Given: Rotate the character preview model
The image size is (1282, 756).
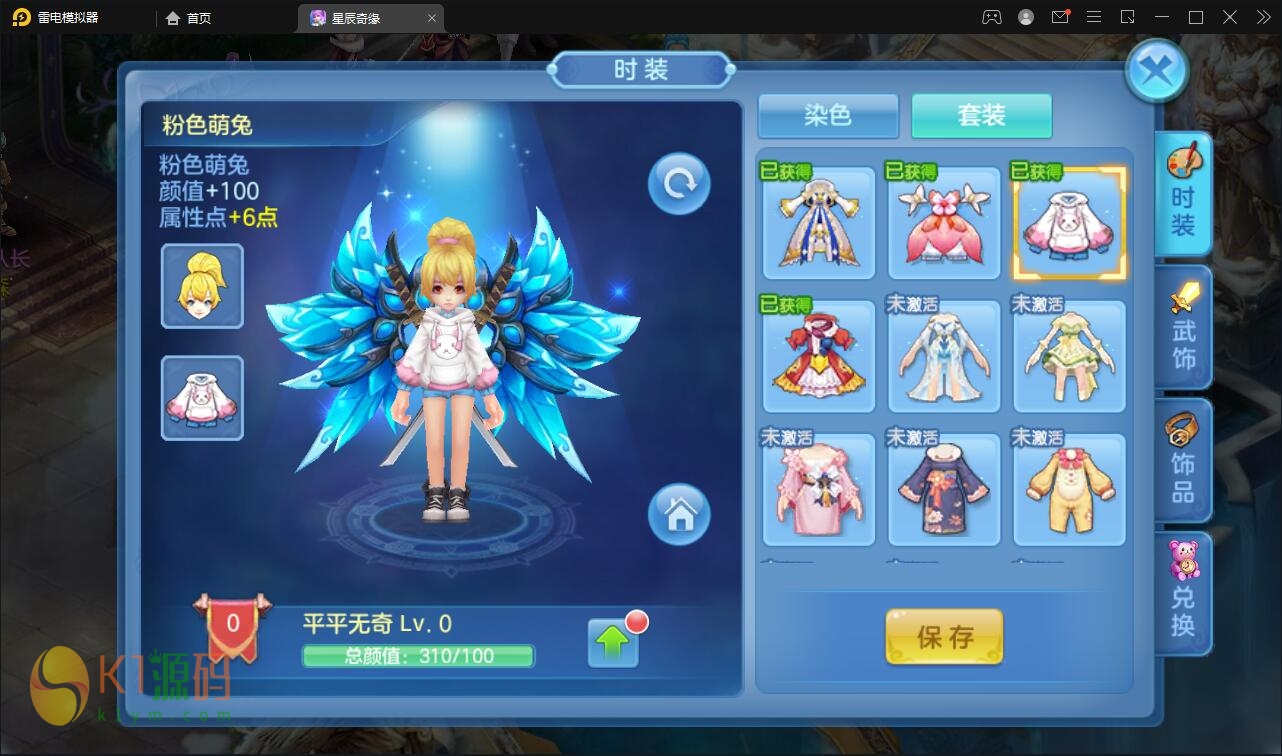Looking at the screenshot, I should [679, 184].
